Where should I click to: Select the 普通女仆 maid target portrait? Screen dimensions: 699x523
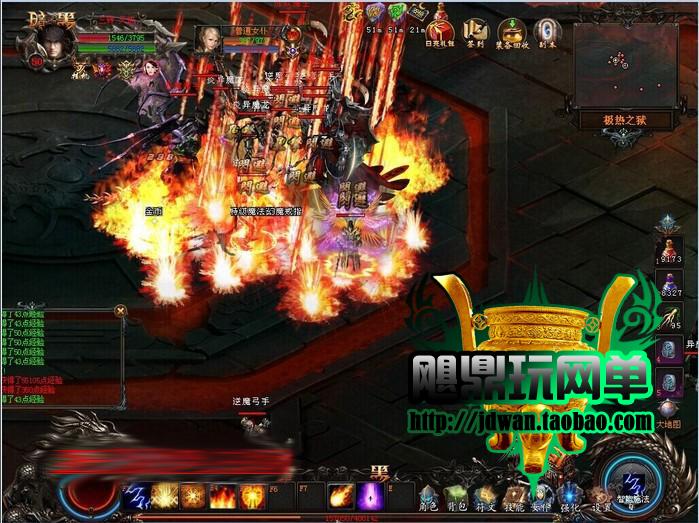209,39
